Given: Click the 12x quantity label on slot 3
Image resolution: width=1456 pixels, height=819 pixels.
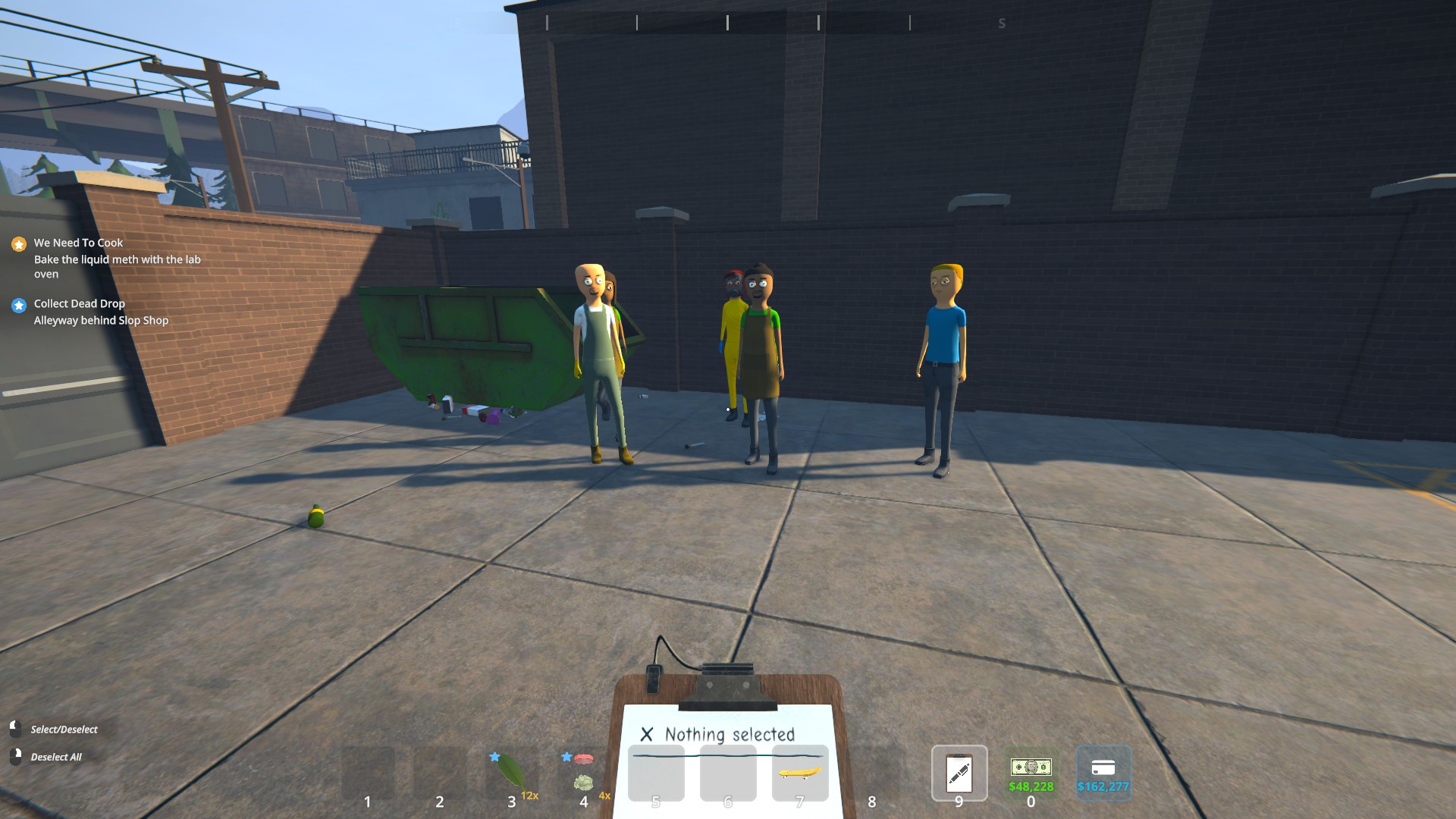Looking at the screenshot, I should (x=531, y=795).
